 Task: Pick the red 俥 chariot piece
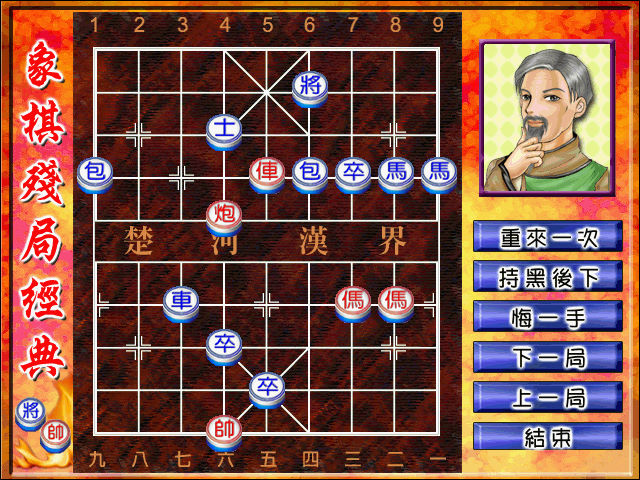point(267,173)
